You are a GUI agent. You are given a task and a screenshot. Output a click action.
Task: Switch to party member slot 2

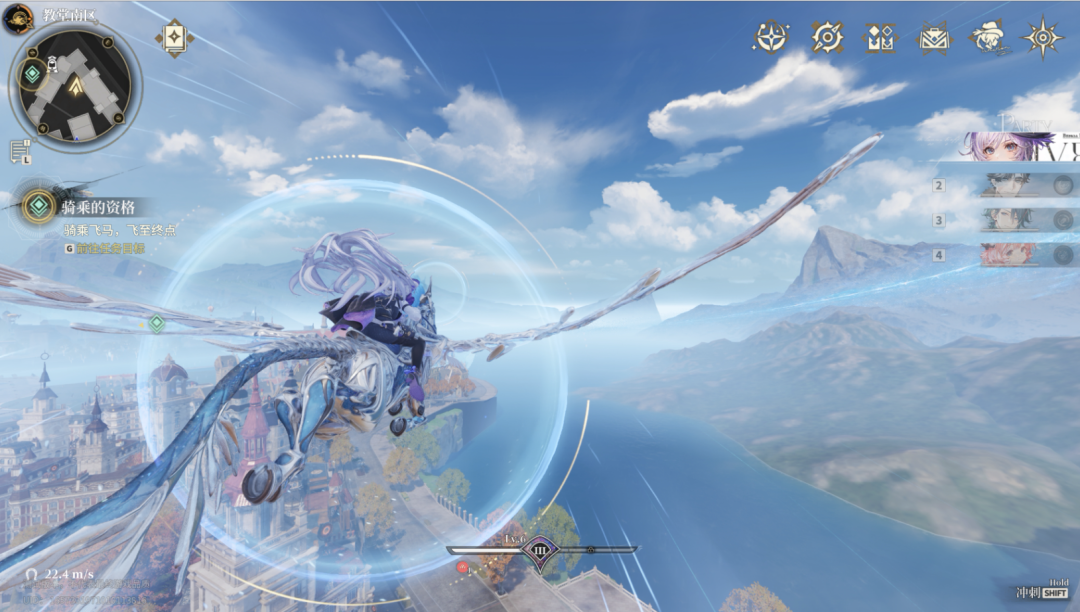[x=1012, y=185]
